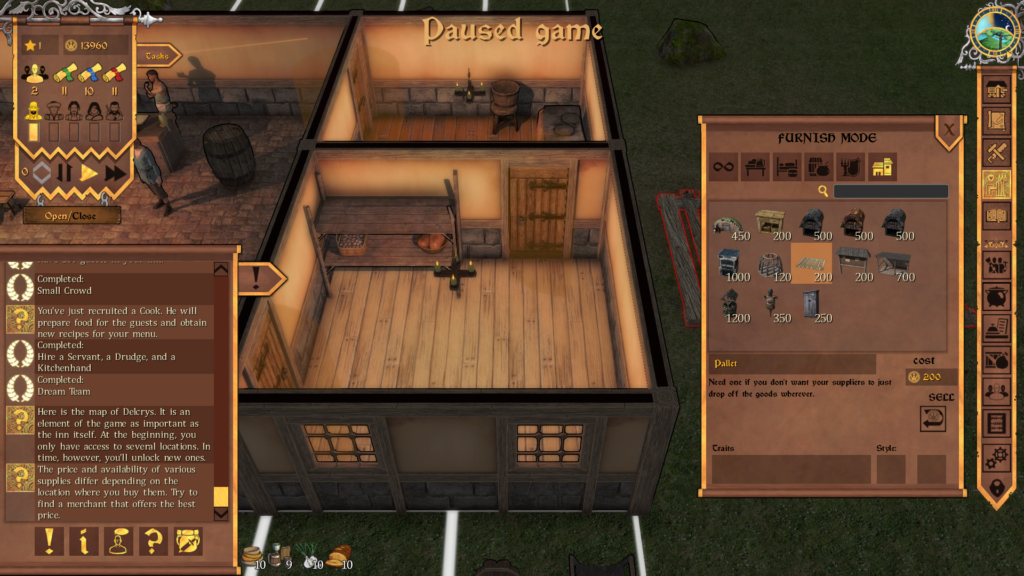Open the barrel and food furniture category
The height and width of the screenshot is (576, 1024).
tap(819, 167)
